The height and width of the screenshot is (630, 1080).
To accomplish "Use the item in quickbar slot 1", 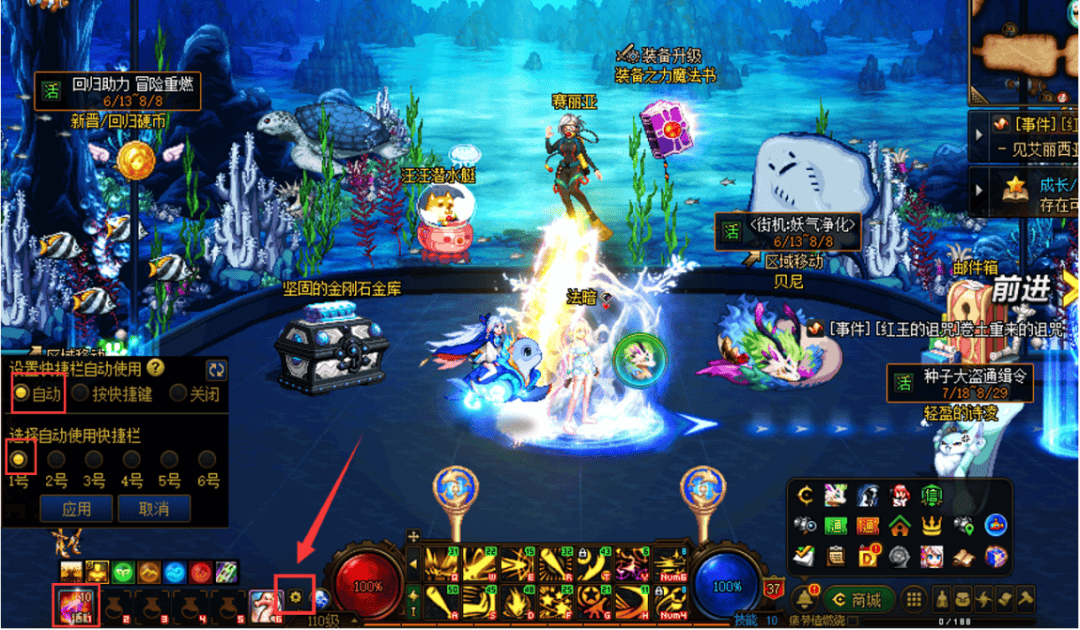I will coord(75,604).
